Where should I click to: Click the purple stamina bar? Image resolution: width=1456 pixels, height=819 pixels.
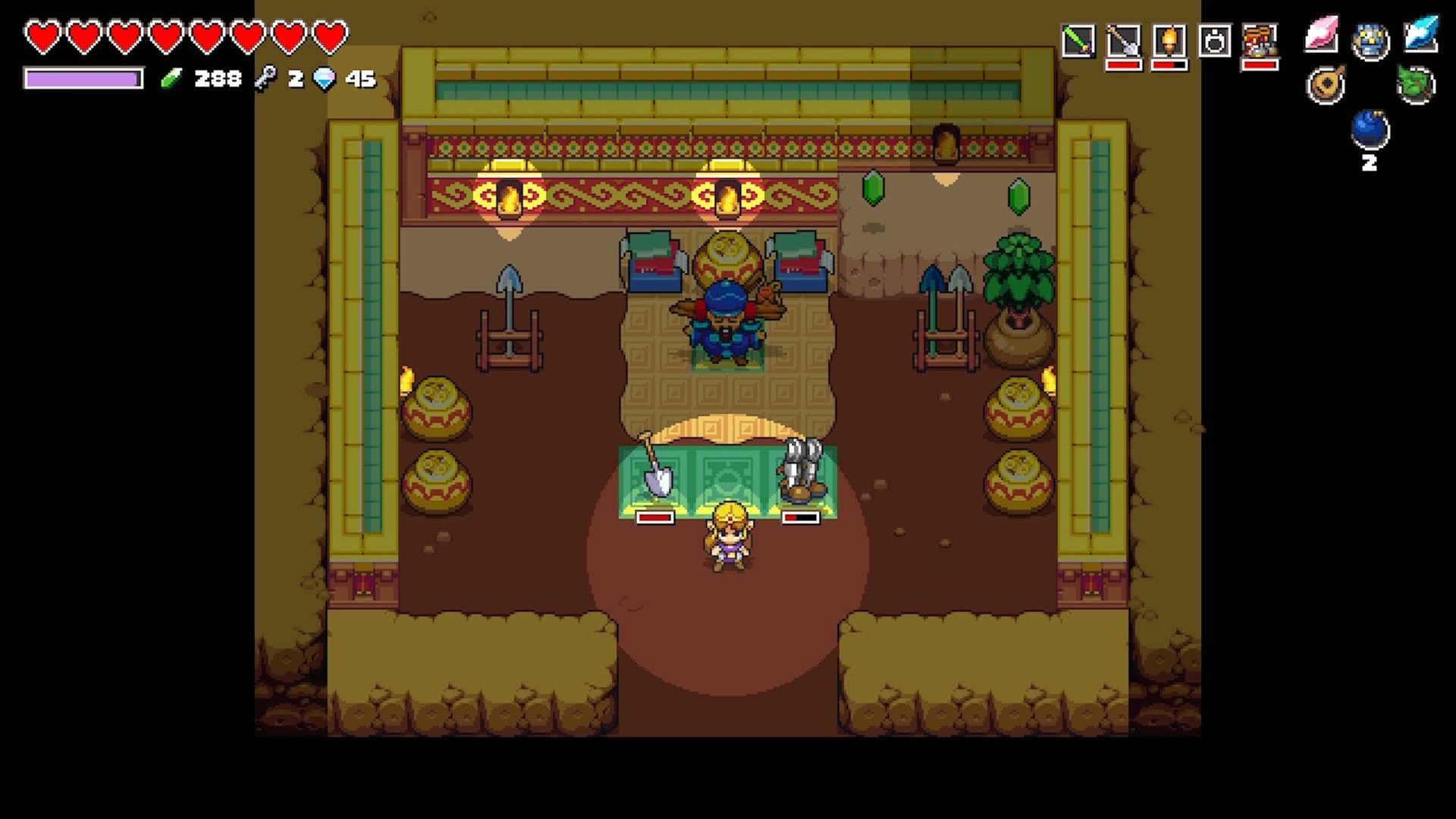pos(83,78)
